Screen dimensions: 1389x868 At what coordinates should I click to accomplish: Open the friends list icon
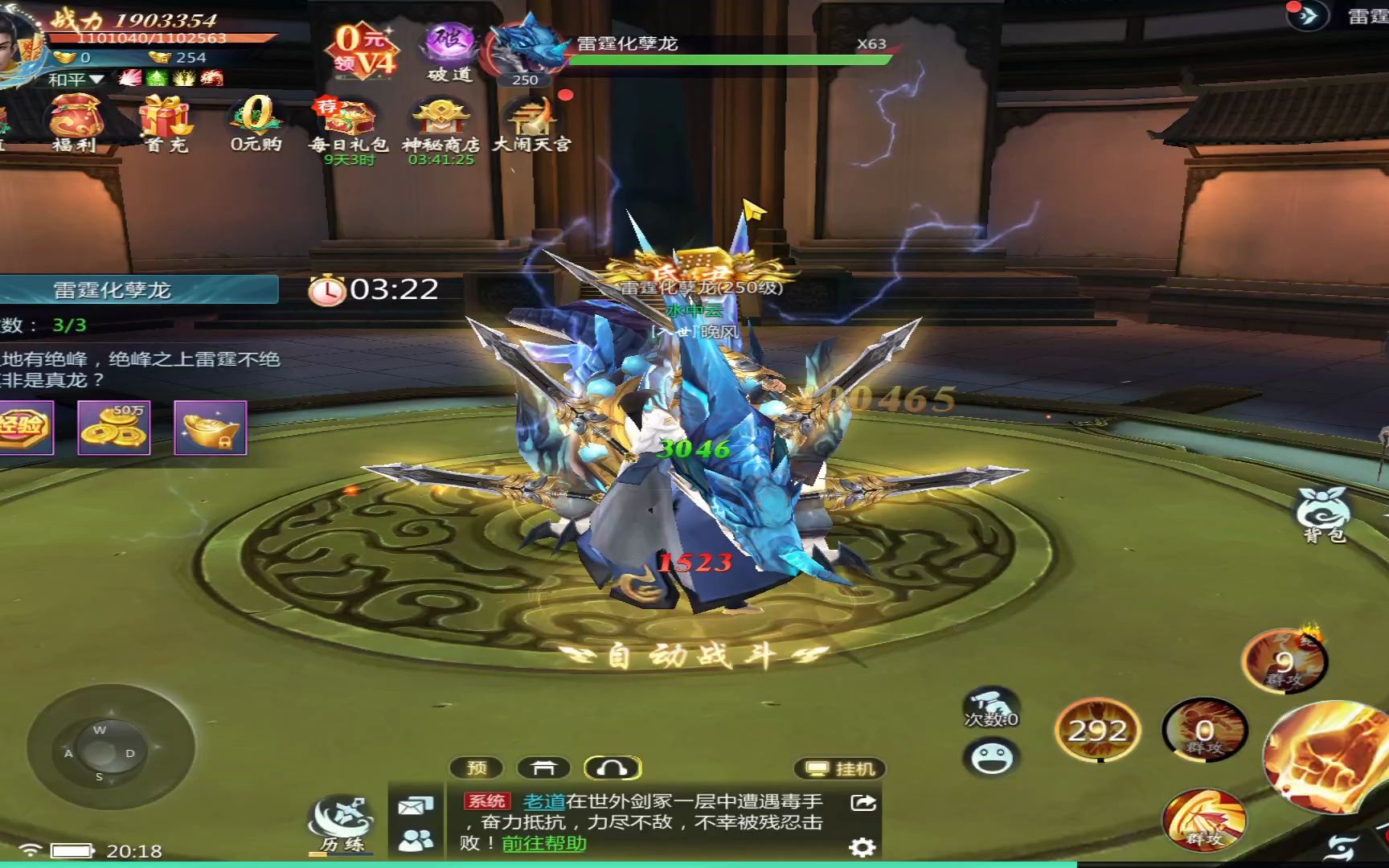click(416, 840)
